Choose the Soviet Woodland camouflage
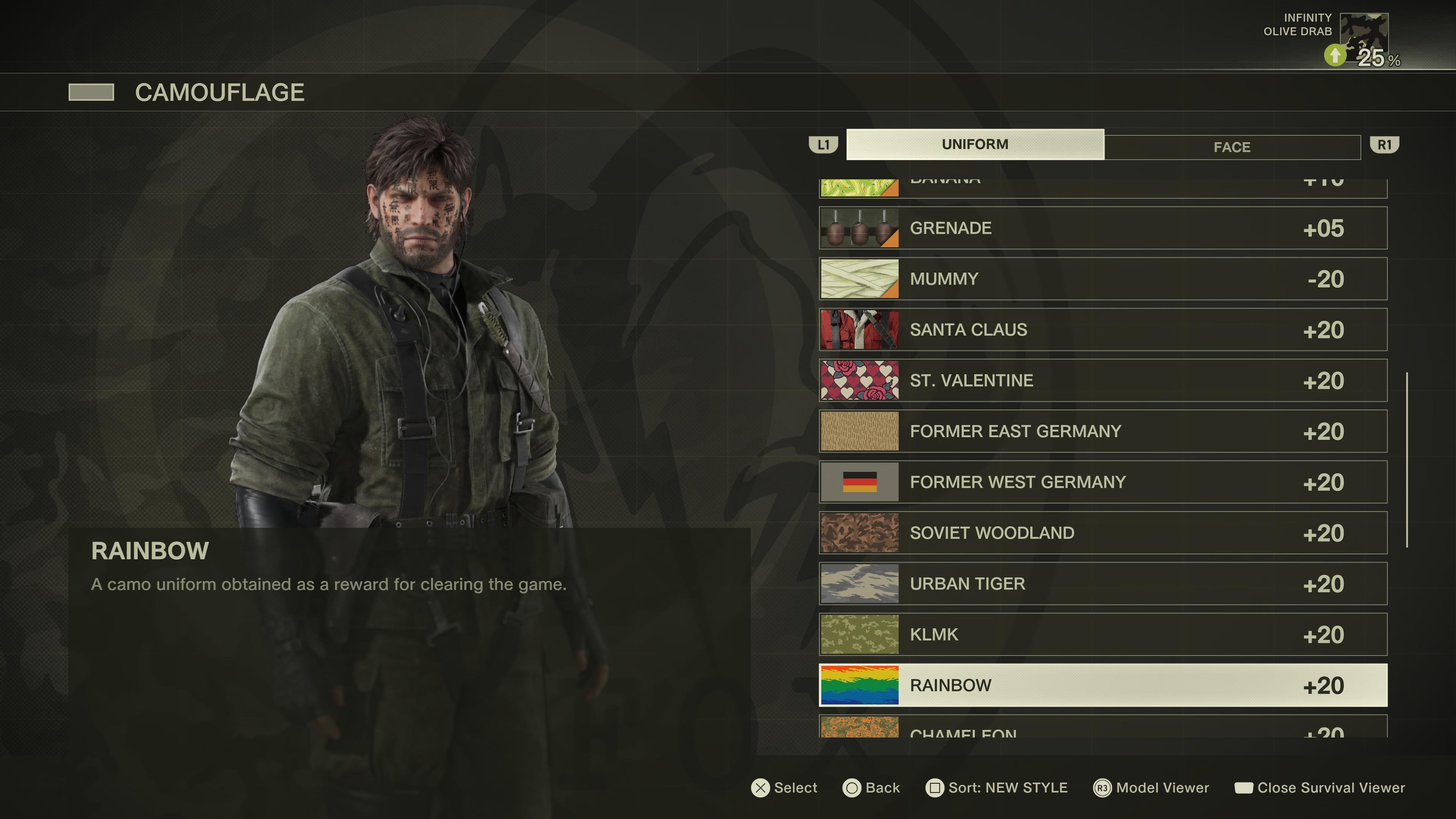 pyautogui.click(x=1102, y=533)
